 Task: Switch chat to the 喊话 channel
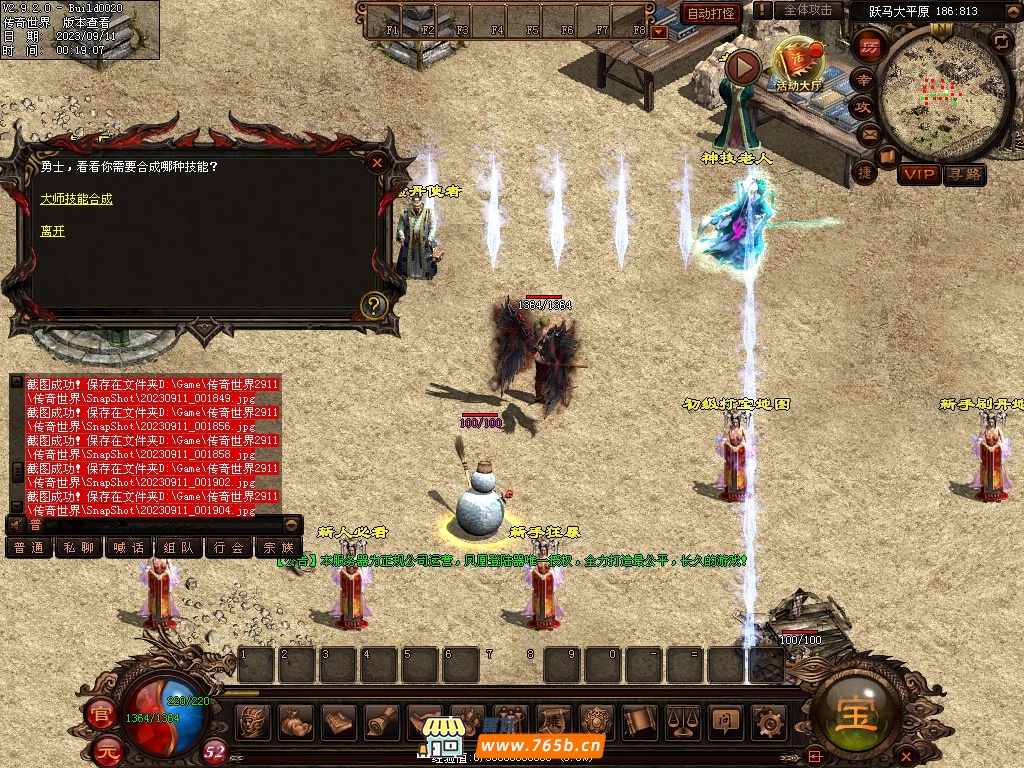click(x=129, y=548)
